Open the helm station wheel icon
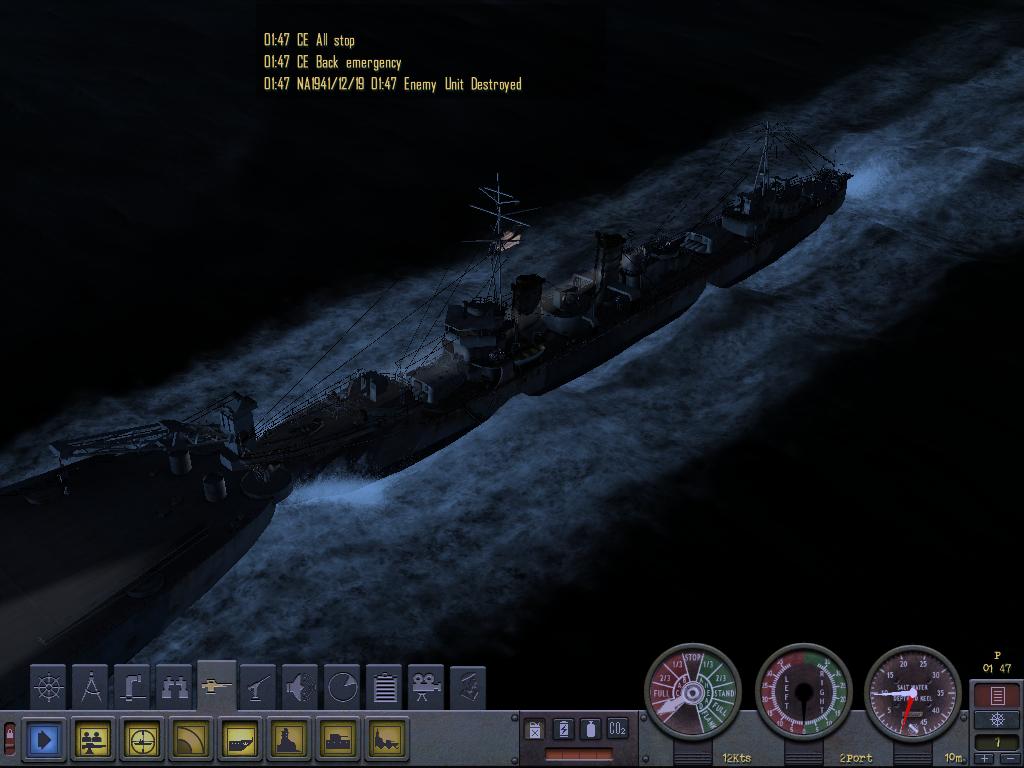The image size is (1024, 768). [x=48, y=687]
